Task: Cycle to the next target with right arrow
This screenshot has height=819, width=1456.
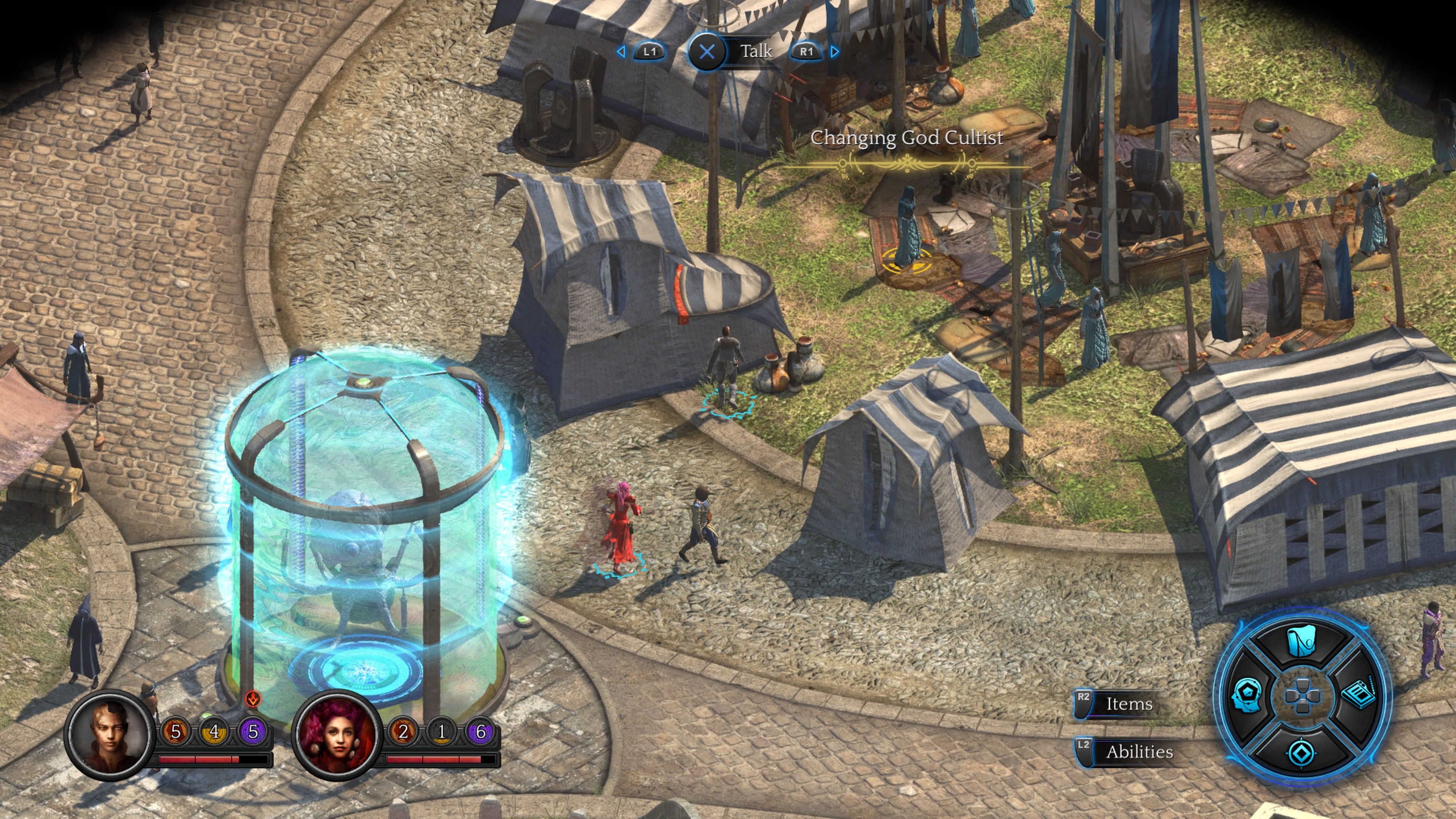Action: click(834, 52)
